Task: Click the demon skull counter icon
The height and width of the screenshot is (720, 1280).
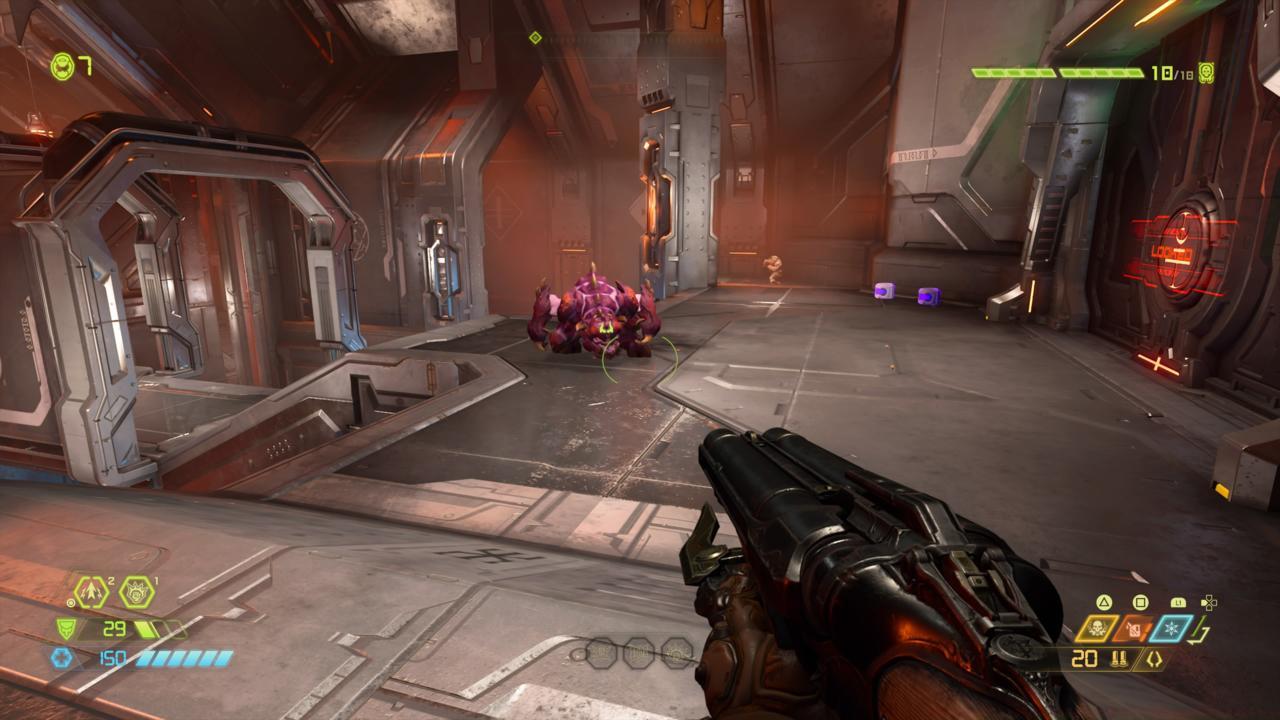Action: pos(1206,73)
